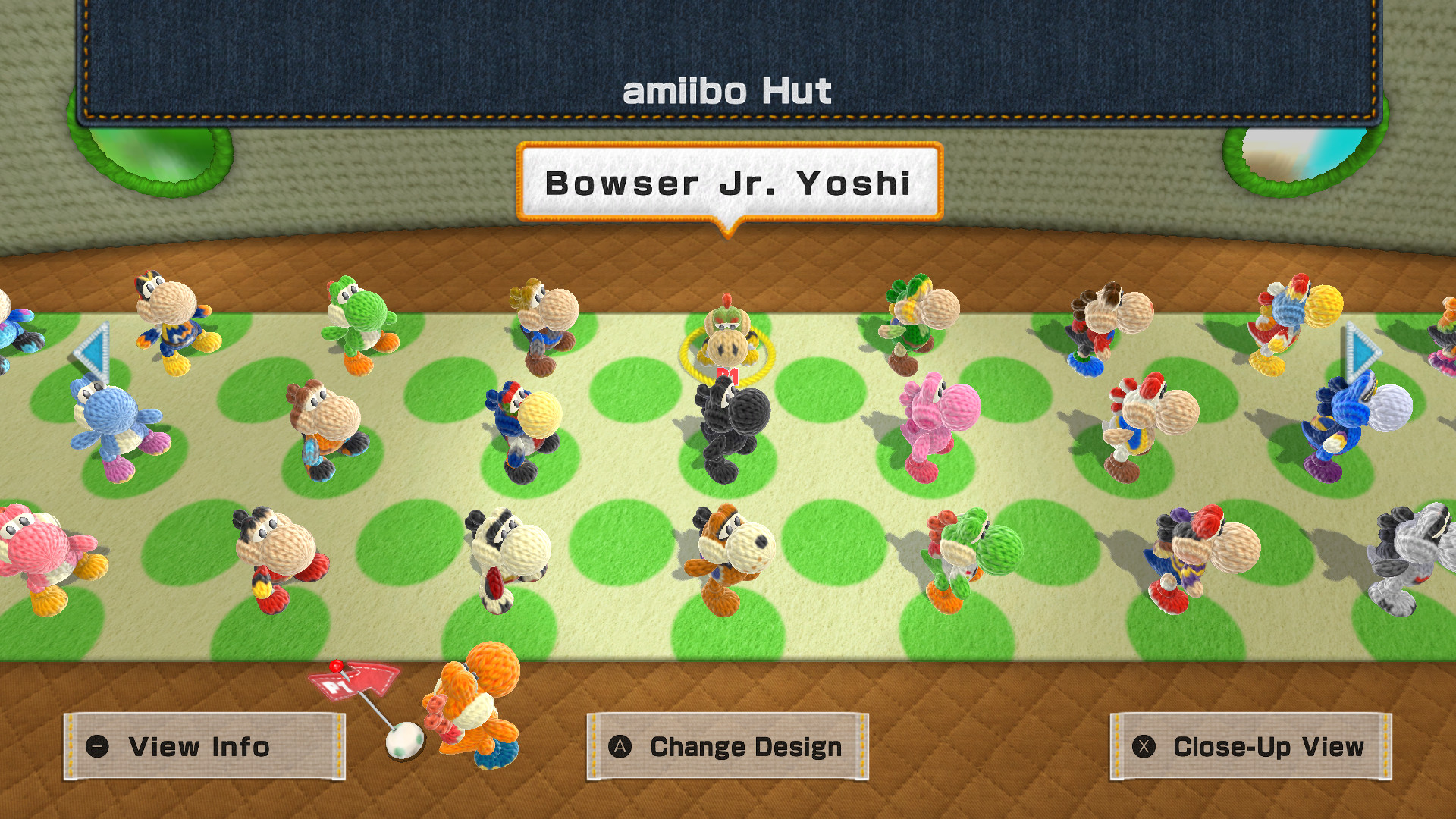Expand the Bowser Jr. Yoshi name tooltip
The width and height of the screenshot is (1456, 819).
[x=726, y=184]
